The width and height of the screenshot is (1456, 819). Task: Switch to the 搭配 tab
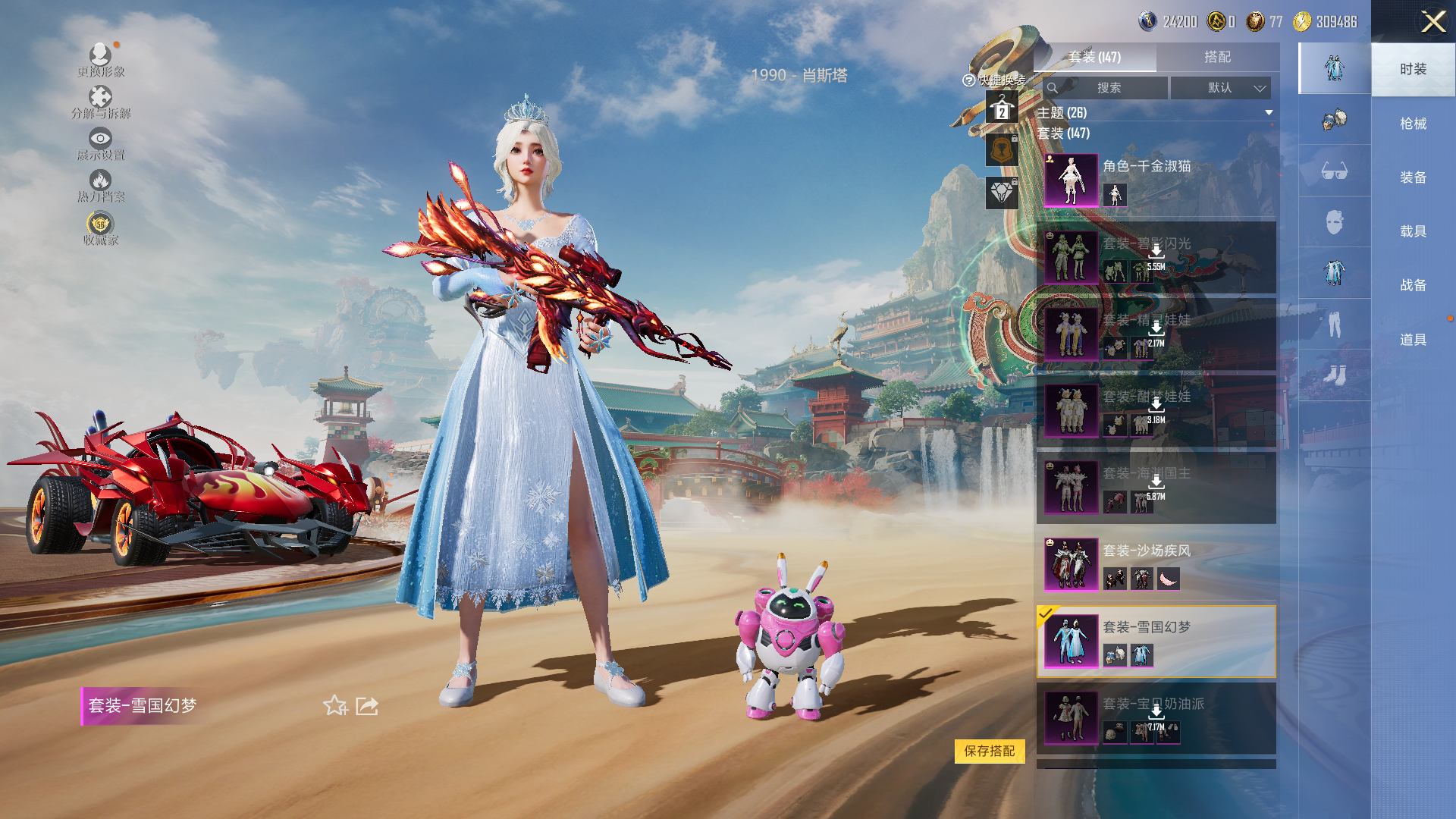click(x=1217, y=57)
